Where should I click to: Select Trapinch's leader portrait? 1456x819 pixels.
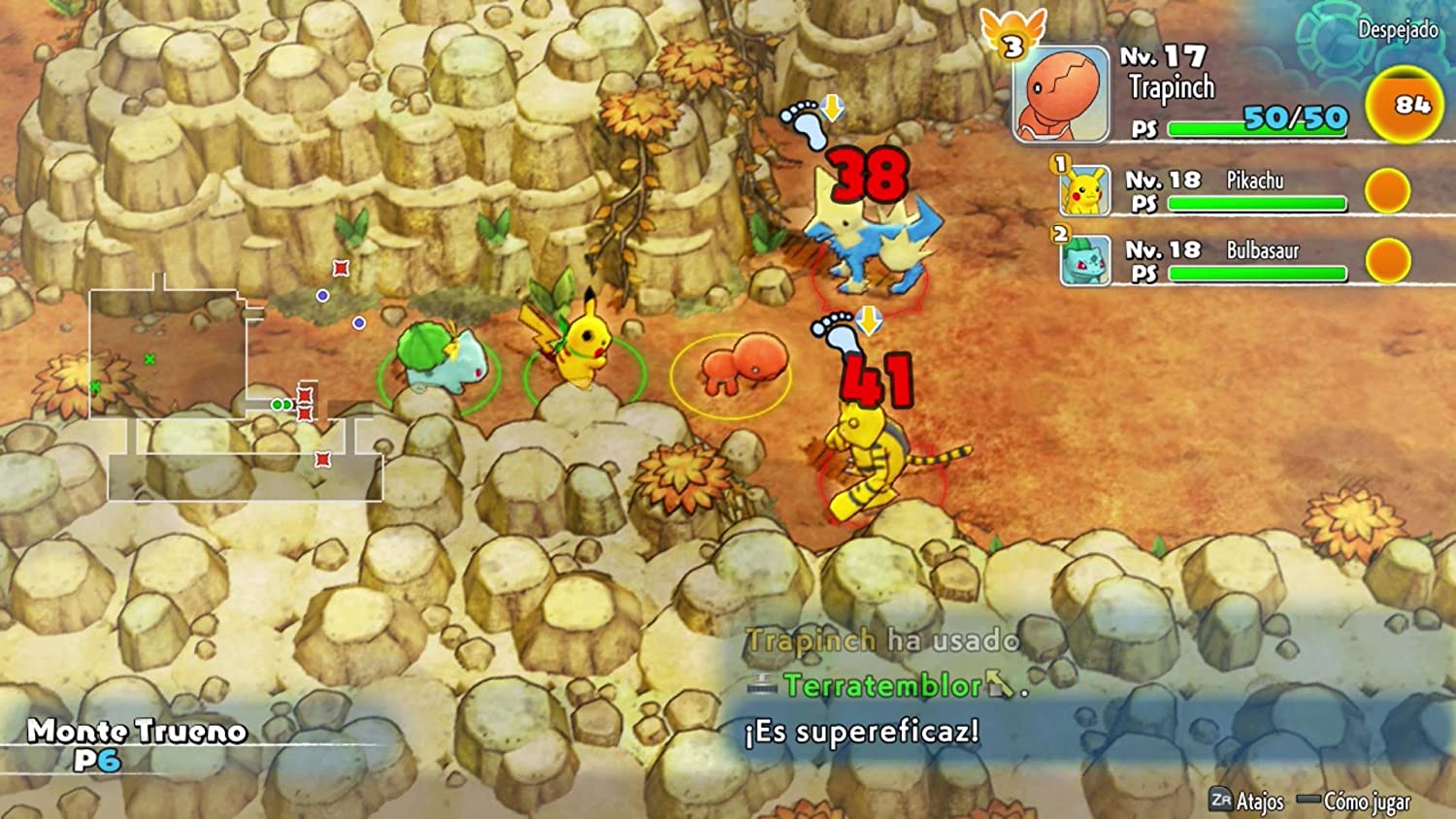[1061, 94]
